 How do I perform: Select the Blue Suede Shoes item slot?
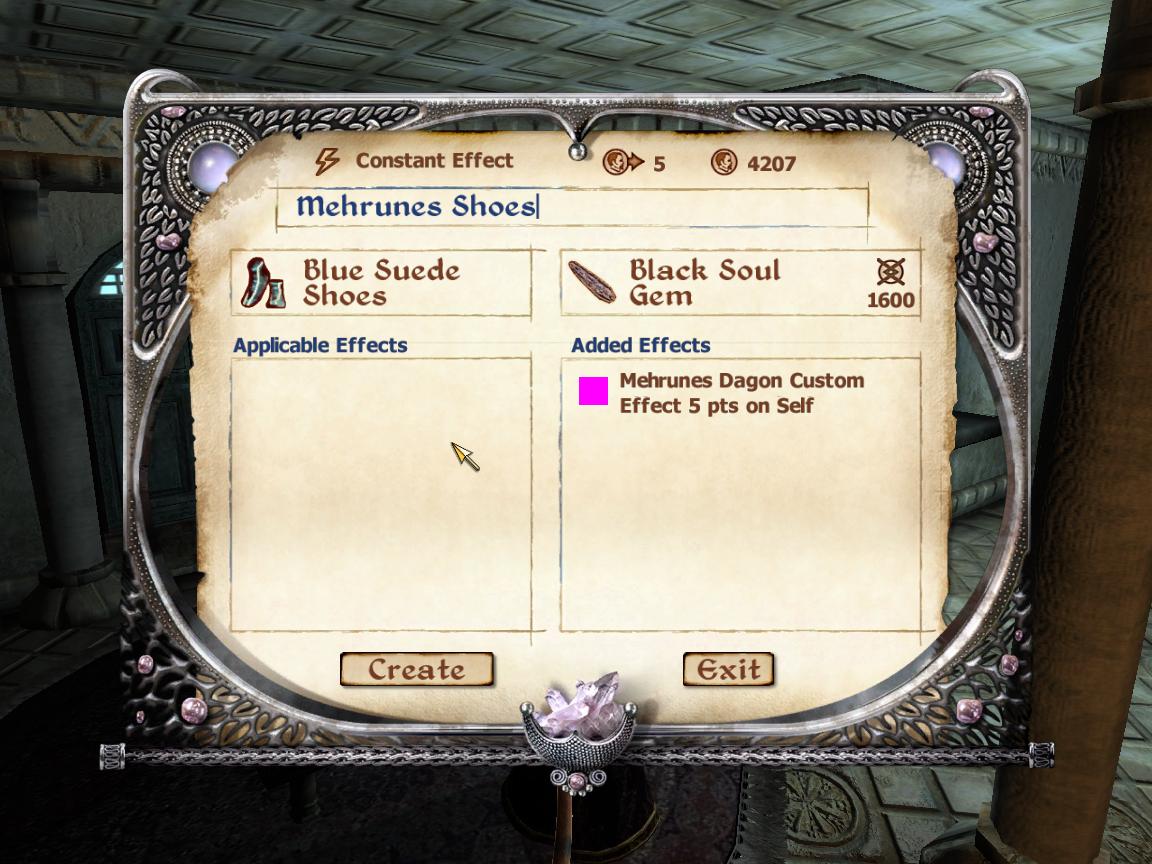[382, 283]
